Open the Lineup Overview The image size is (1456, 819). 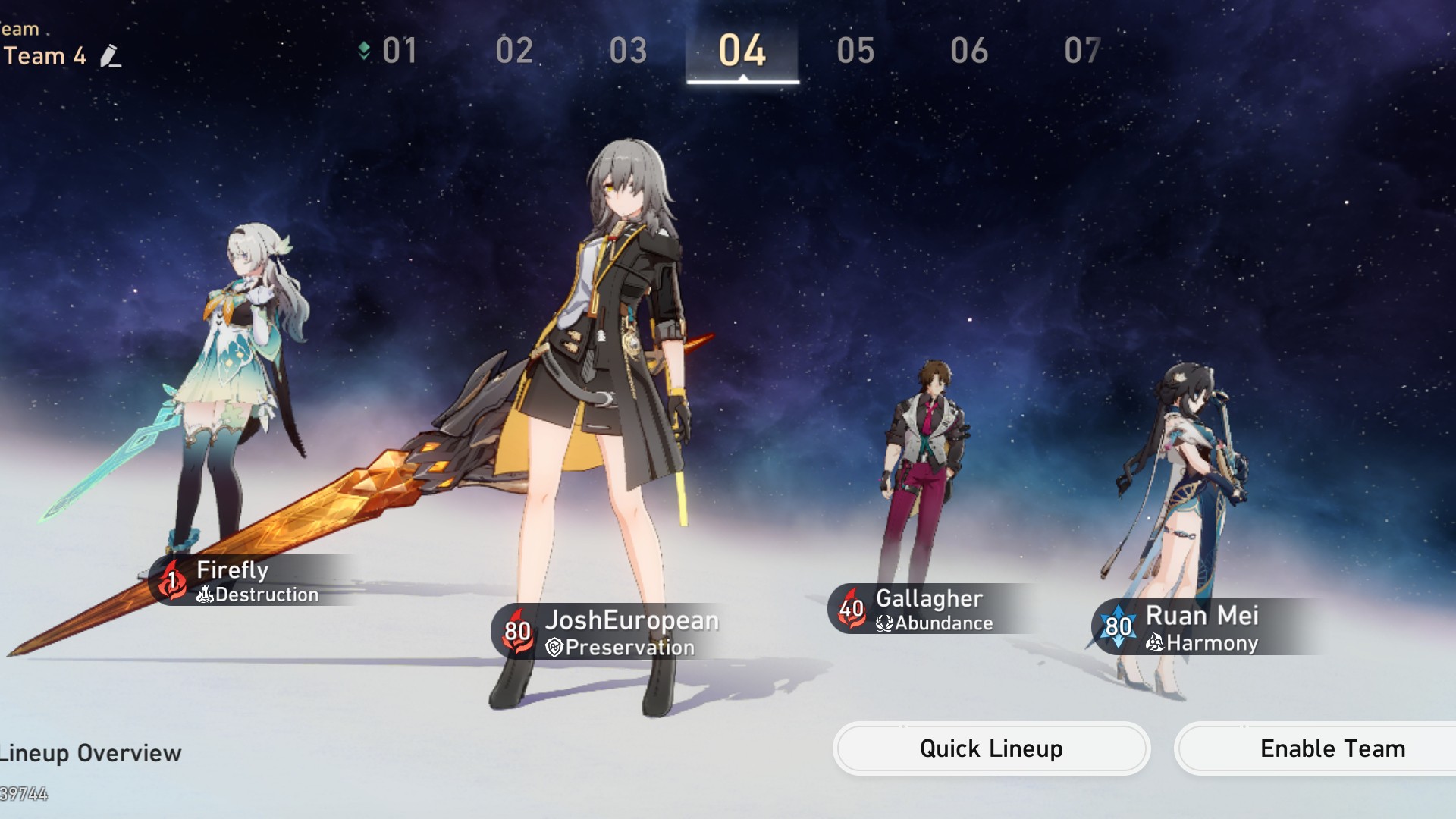[x=91, y=753]
